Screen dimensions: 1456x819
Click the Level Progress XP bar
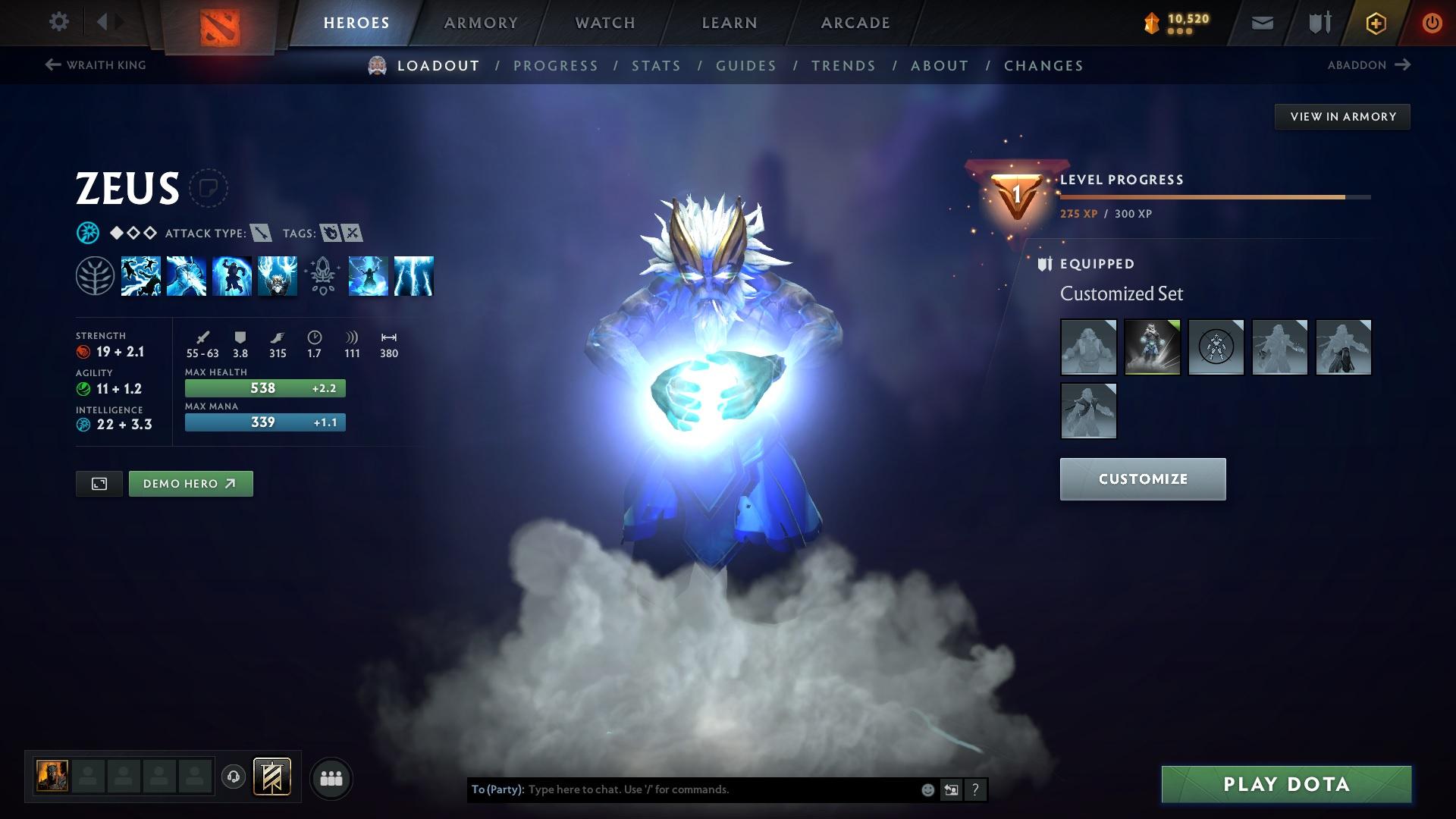(1213, 196)
